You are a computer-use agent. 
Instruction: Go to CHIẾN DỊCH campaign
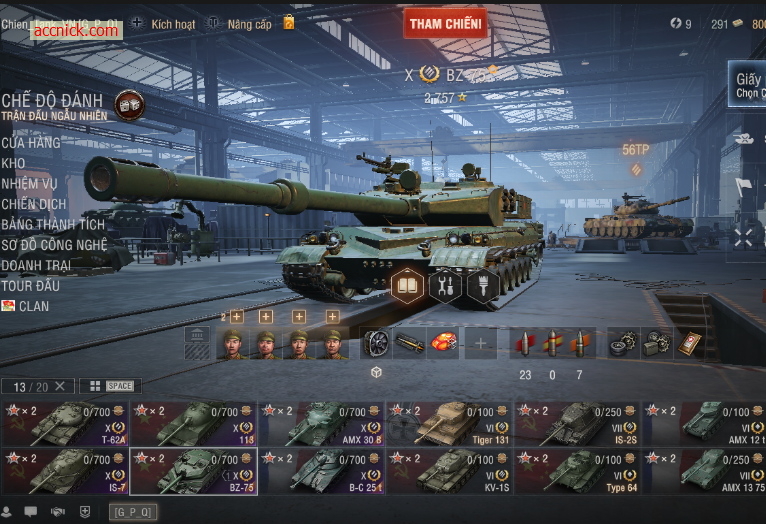tap(34, 204)
